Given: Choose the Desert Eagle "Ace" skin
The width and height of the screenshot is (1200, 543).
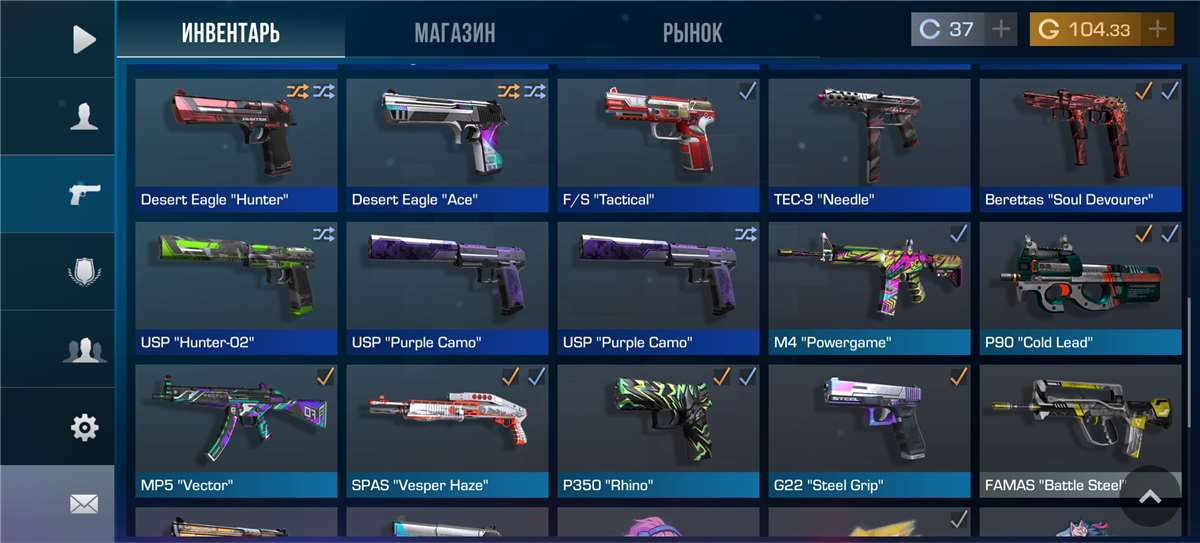Looking at the screenshot, I should [447, 140].
